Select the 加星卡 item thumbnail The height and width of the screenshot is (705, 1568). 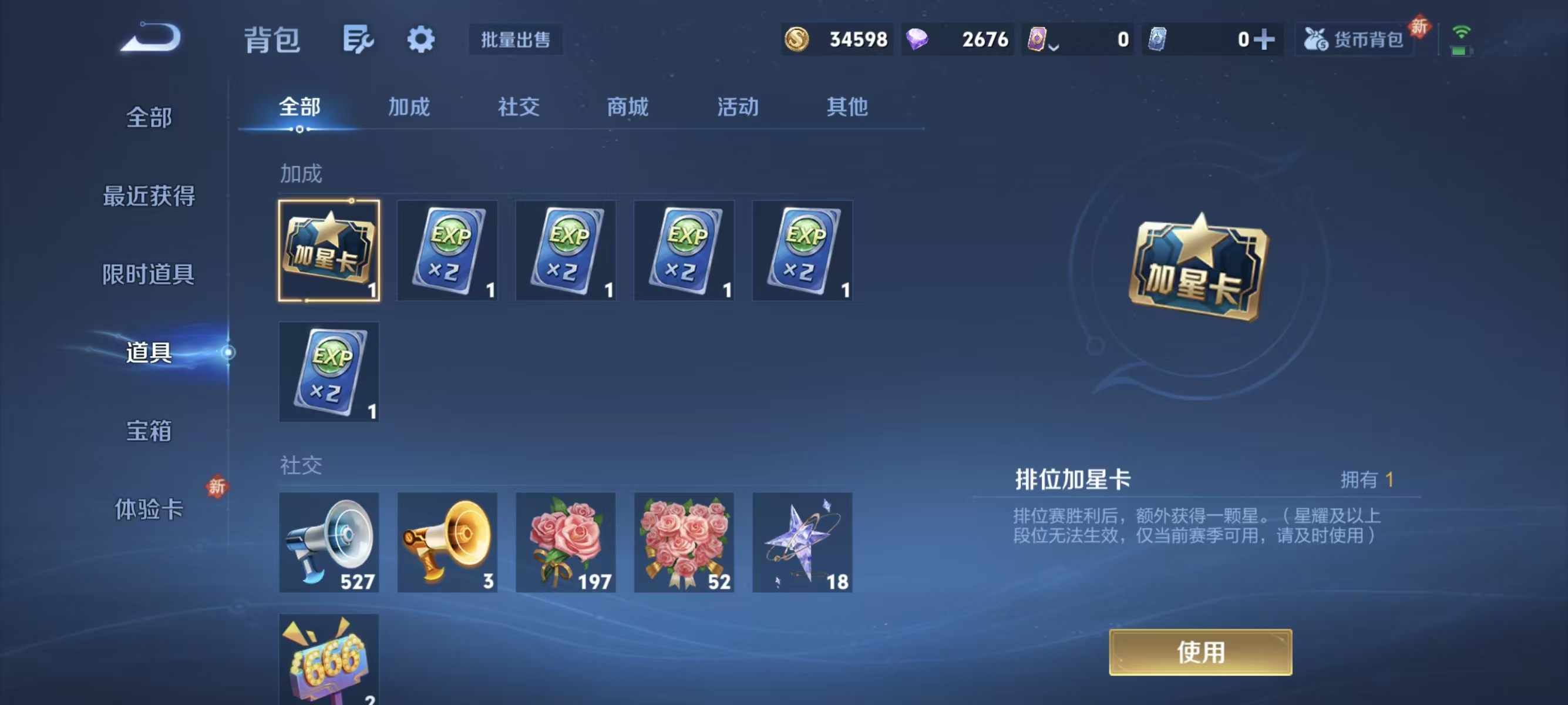click(x=329, y=250)
